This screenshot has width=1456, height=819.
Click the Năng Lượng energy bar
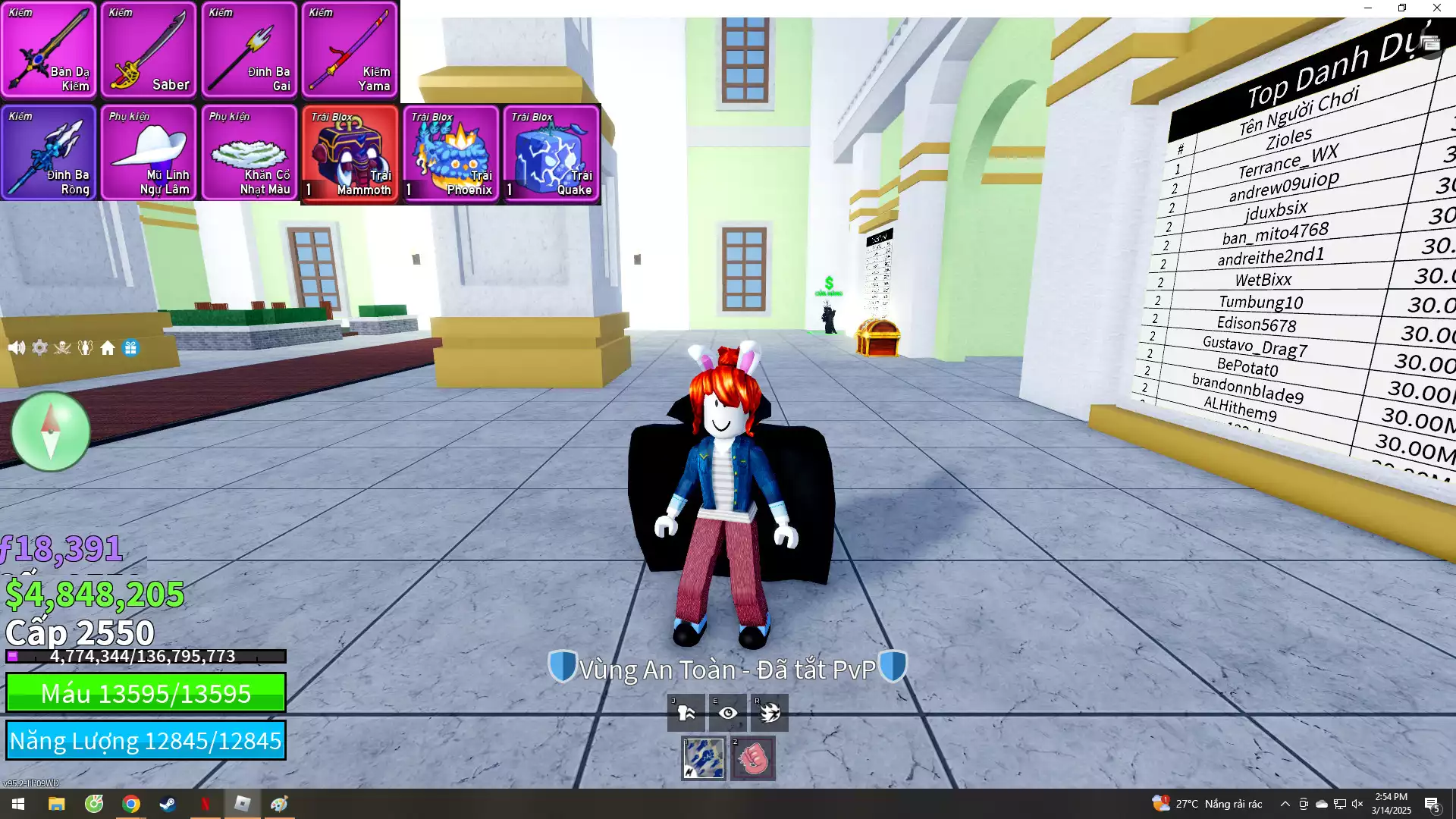(146, 741)
